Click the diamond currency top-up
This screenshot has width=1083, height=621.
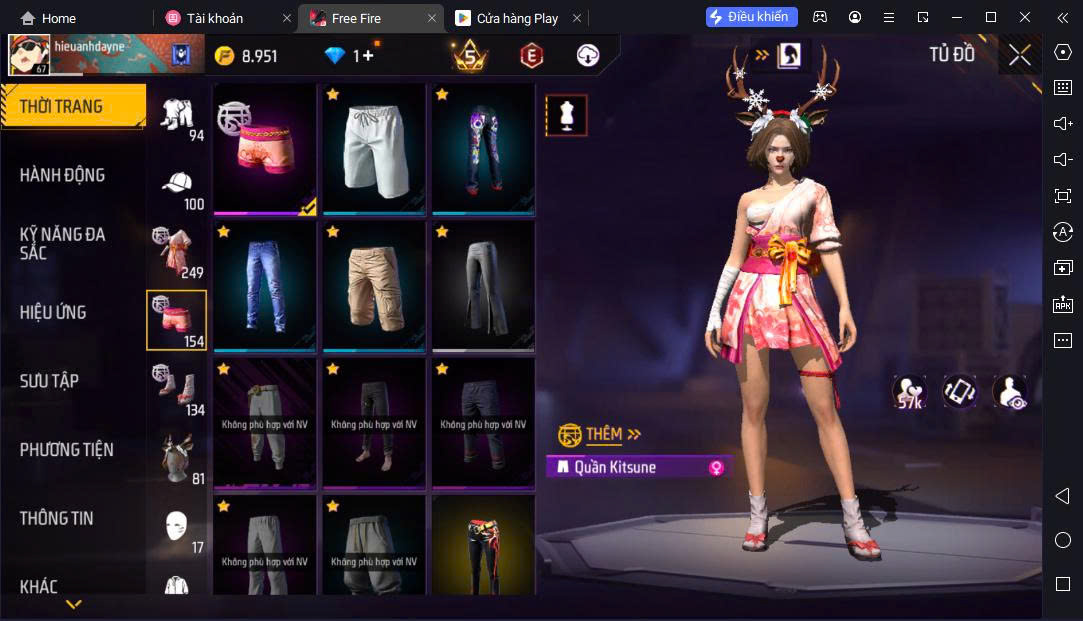pyautogui.click(x=350, y=56)
